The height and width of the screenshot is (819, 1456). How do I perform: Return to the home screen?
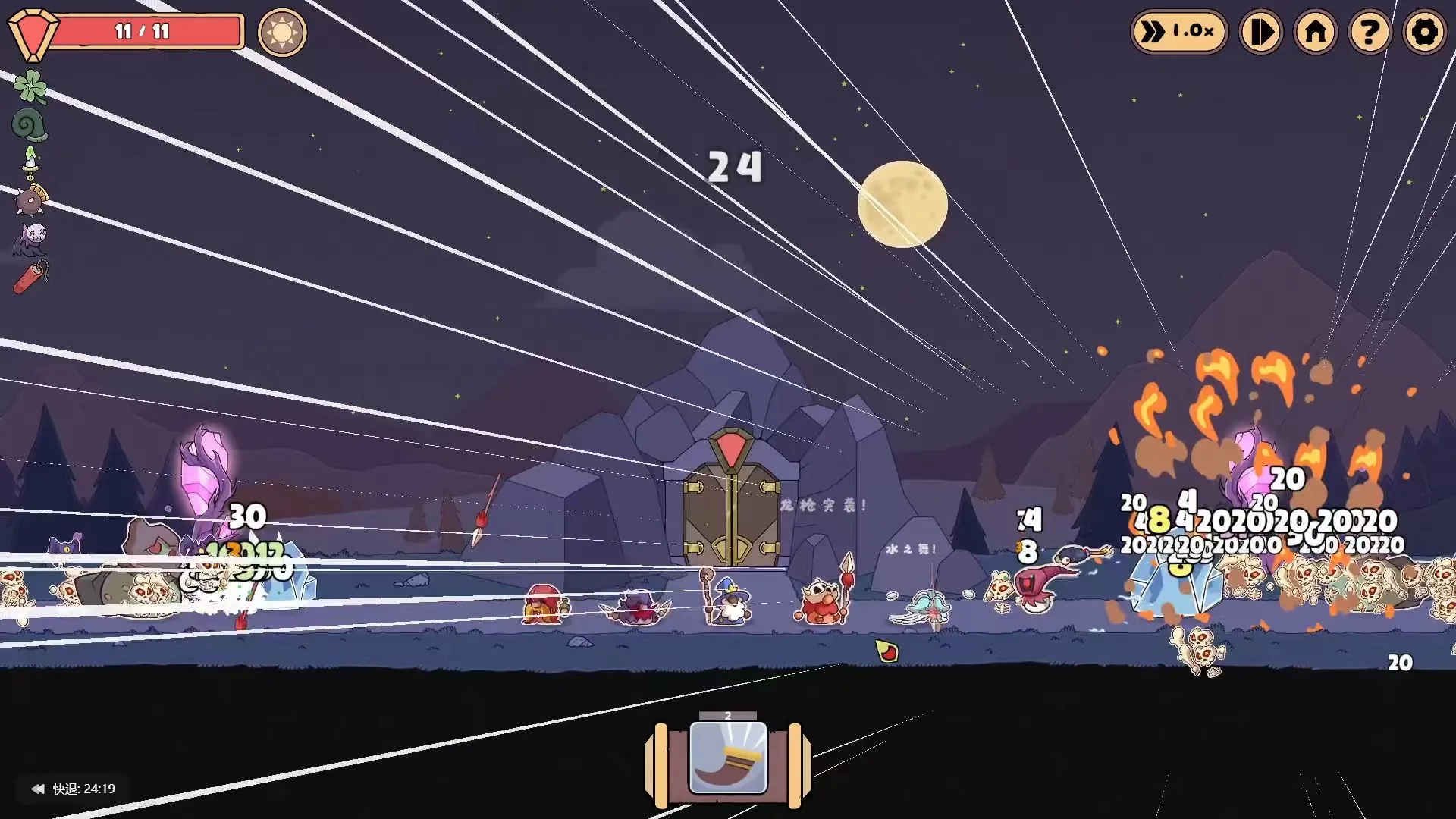(x=1316, y=32)
